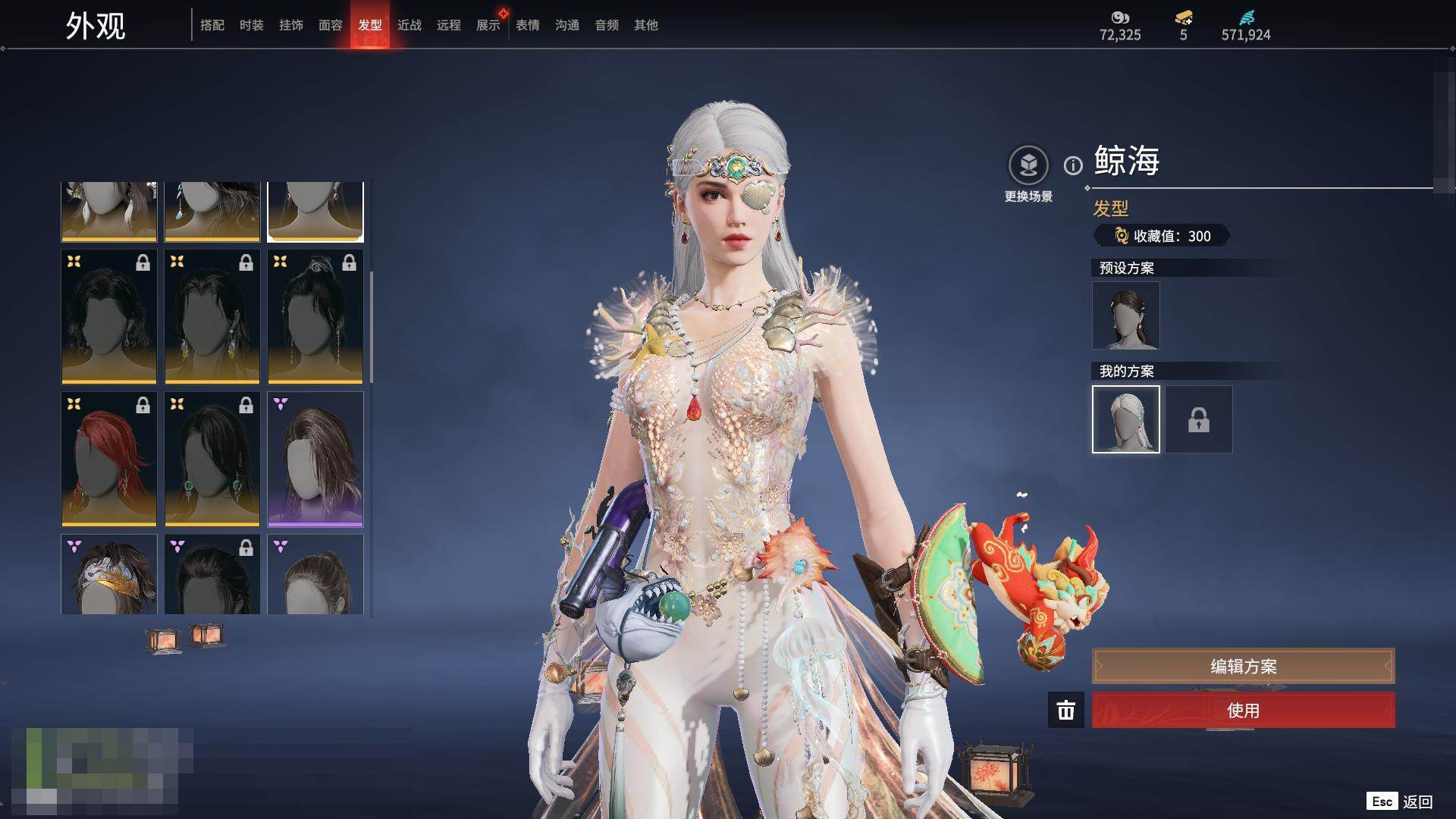Switch to the 音频 tab
This screenshot has width=1456, height=819.
pos(606,25)
